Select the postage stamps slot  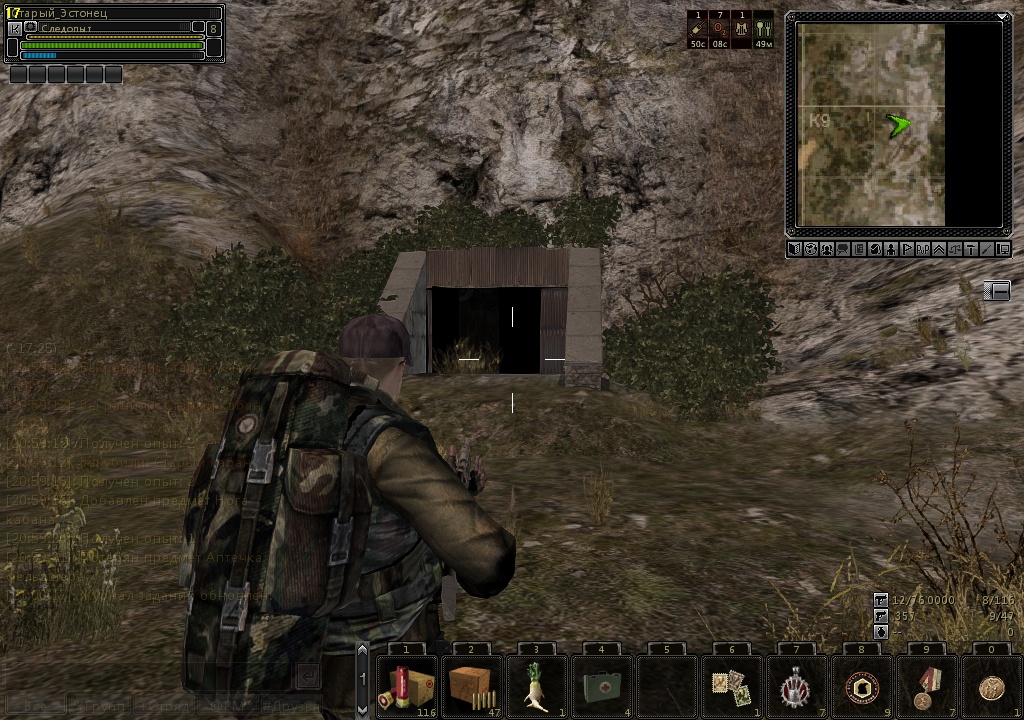click(x=731, y=684)
